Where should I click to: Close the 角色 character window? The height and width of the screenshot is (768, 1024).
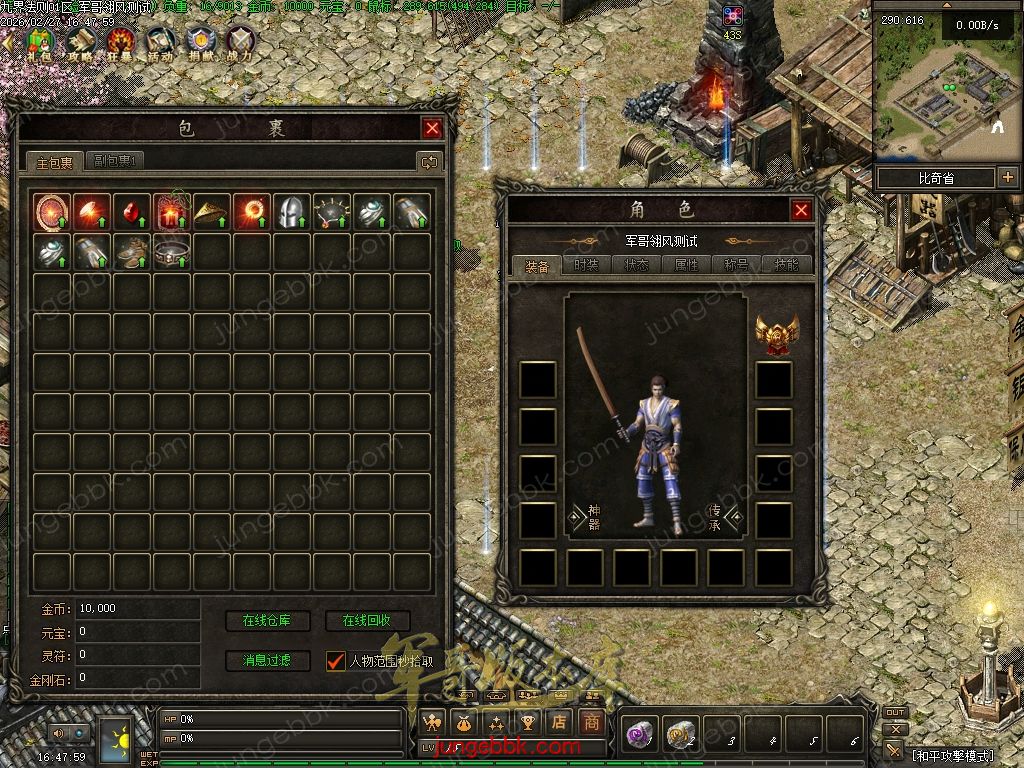801,210
